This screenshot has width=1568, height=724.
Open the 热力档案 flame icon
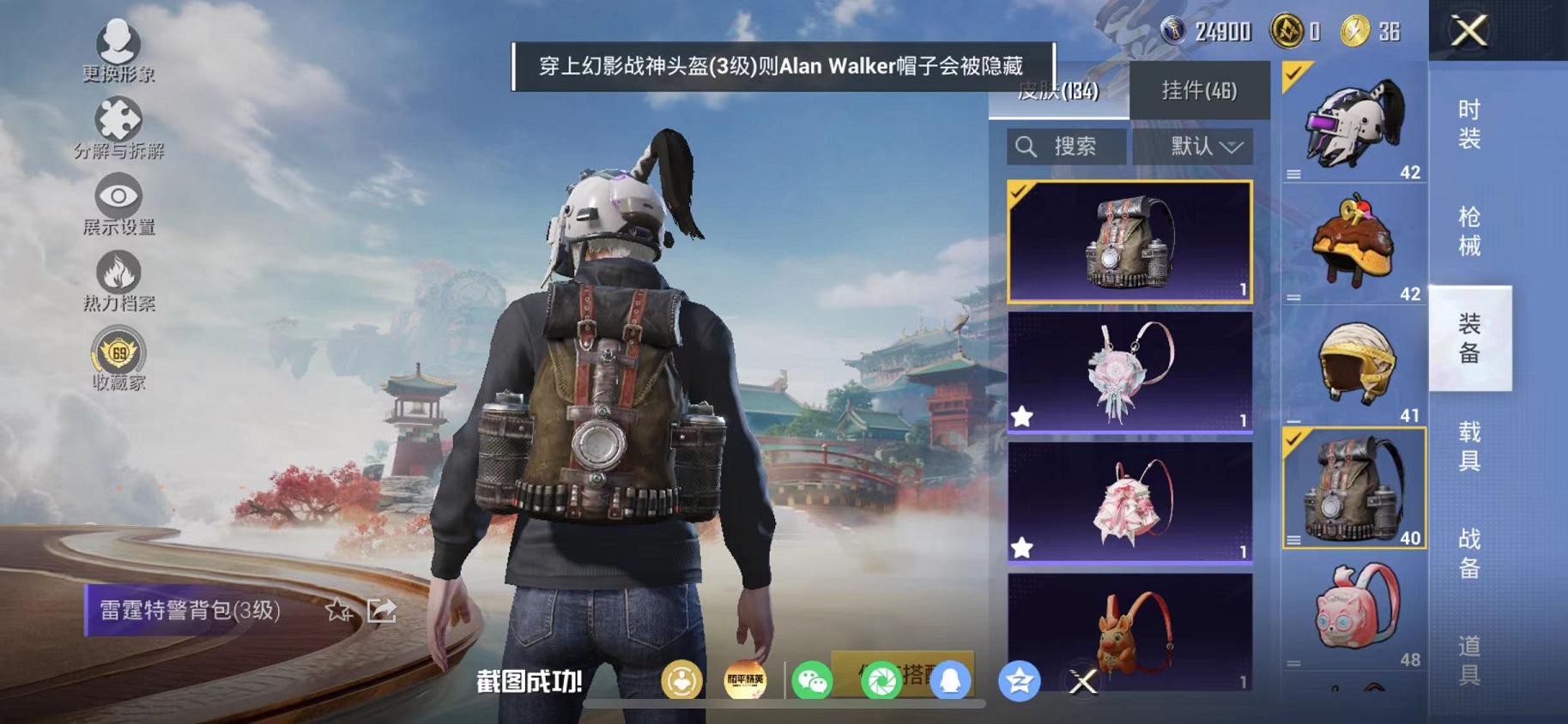[118, 270]
